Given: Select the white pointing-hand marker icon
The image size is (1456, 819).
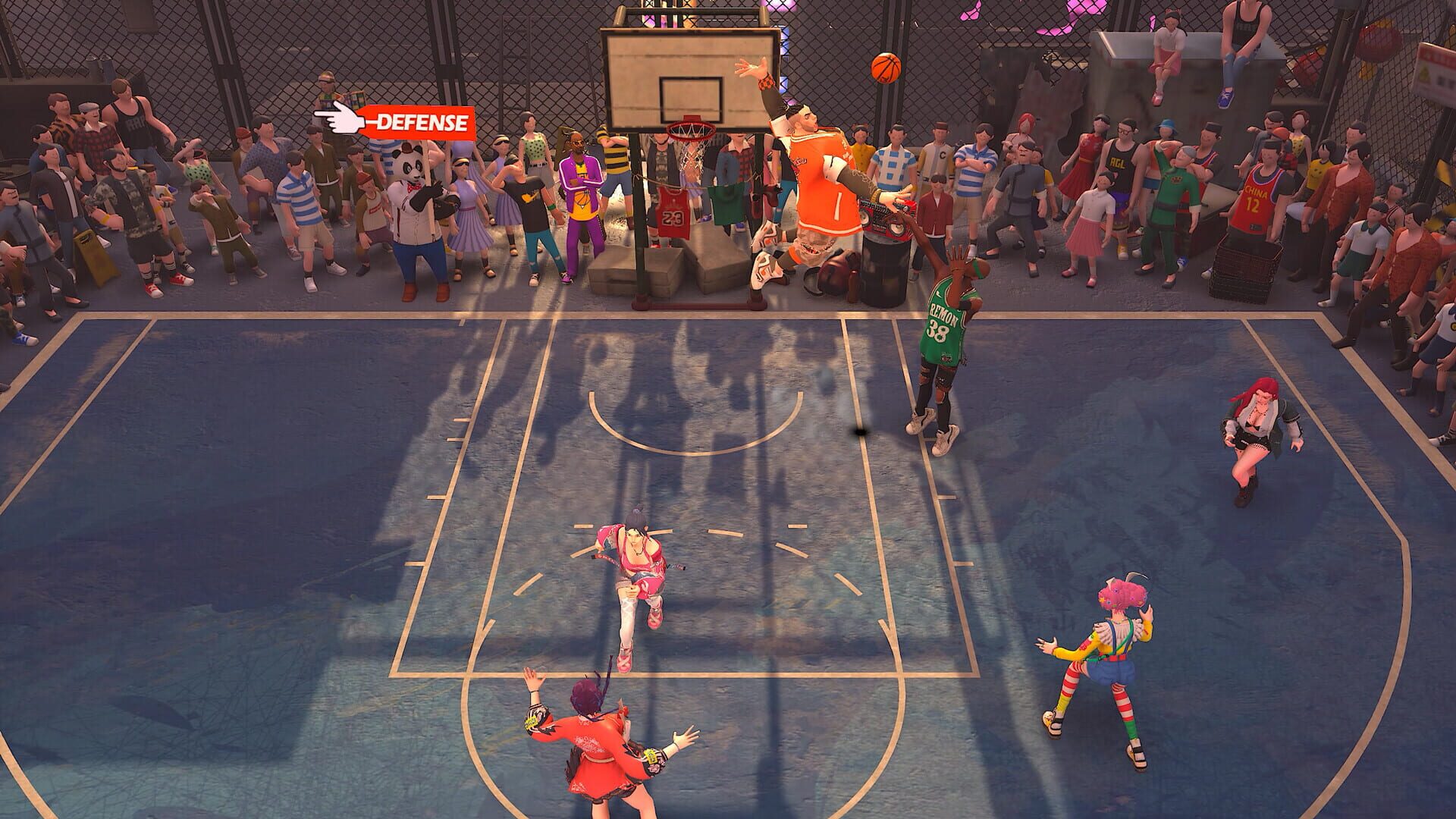Looking at the screenshot, I should coord(340,115).
